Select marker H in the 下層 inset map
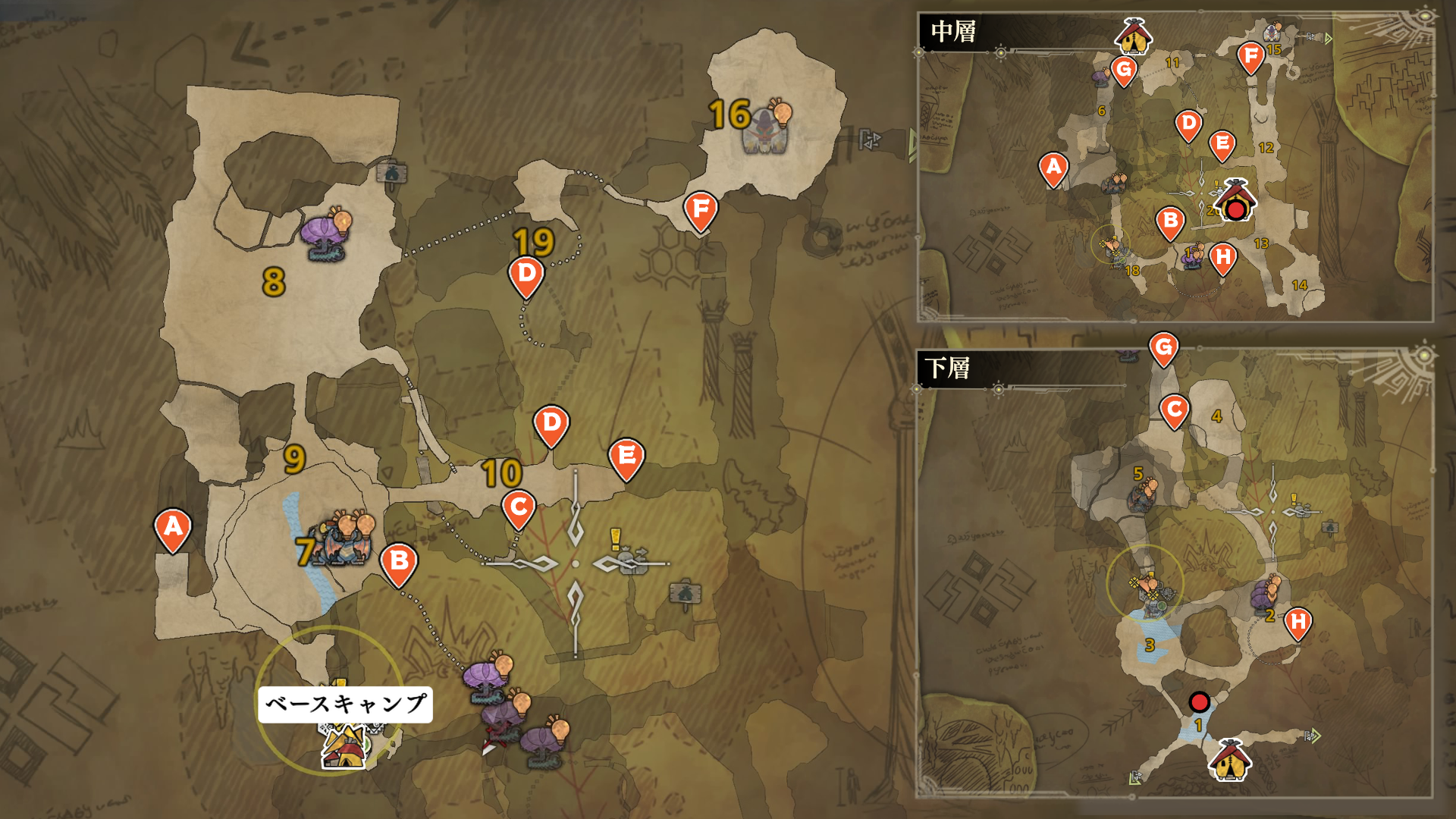This screenshot has height=819, width=1456. pos(1298,623)
